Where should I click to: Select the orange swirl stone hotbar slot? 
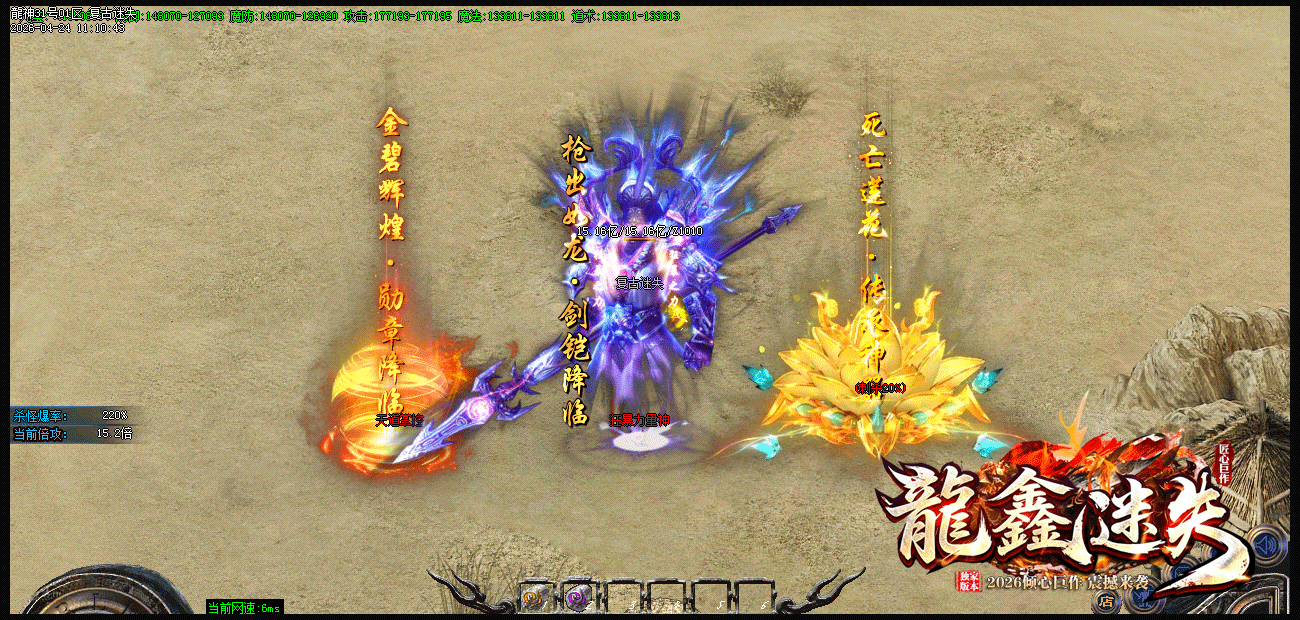point(533,598)
